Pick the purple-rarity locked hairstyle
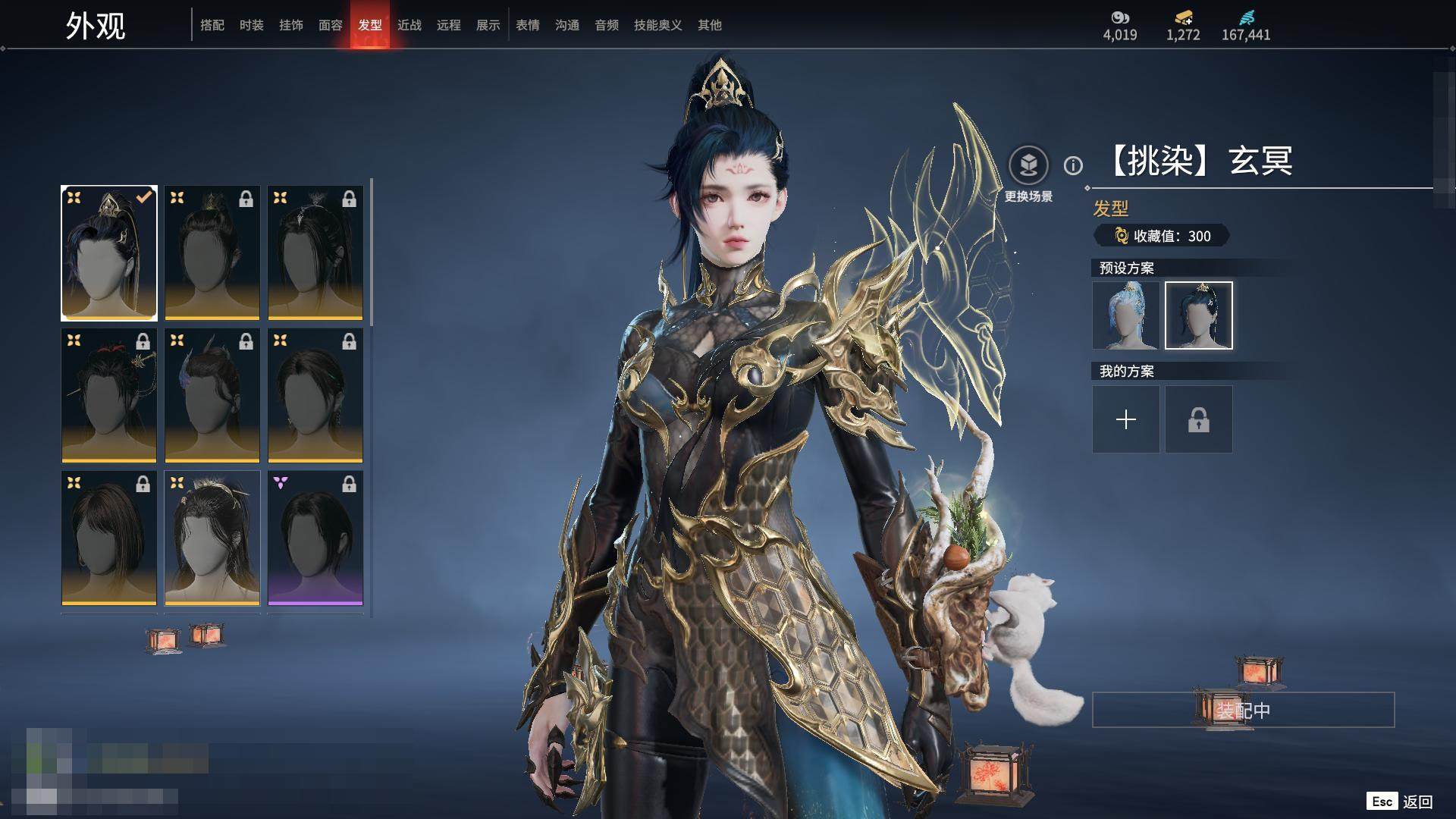Viewport: 1456px width, 819px height. click(315, 538)
